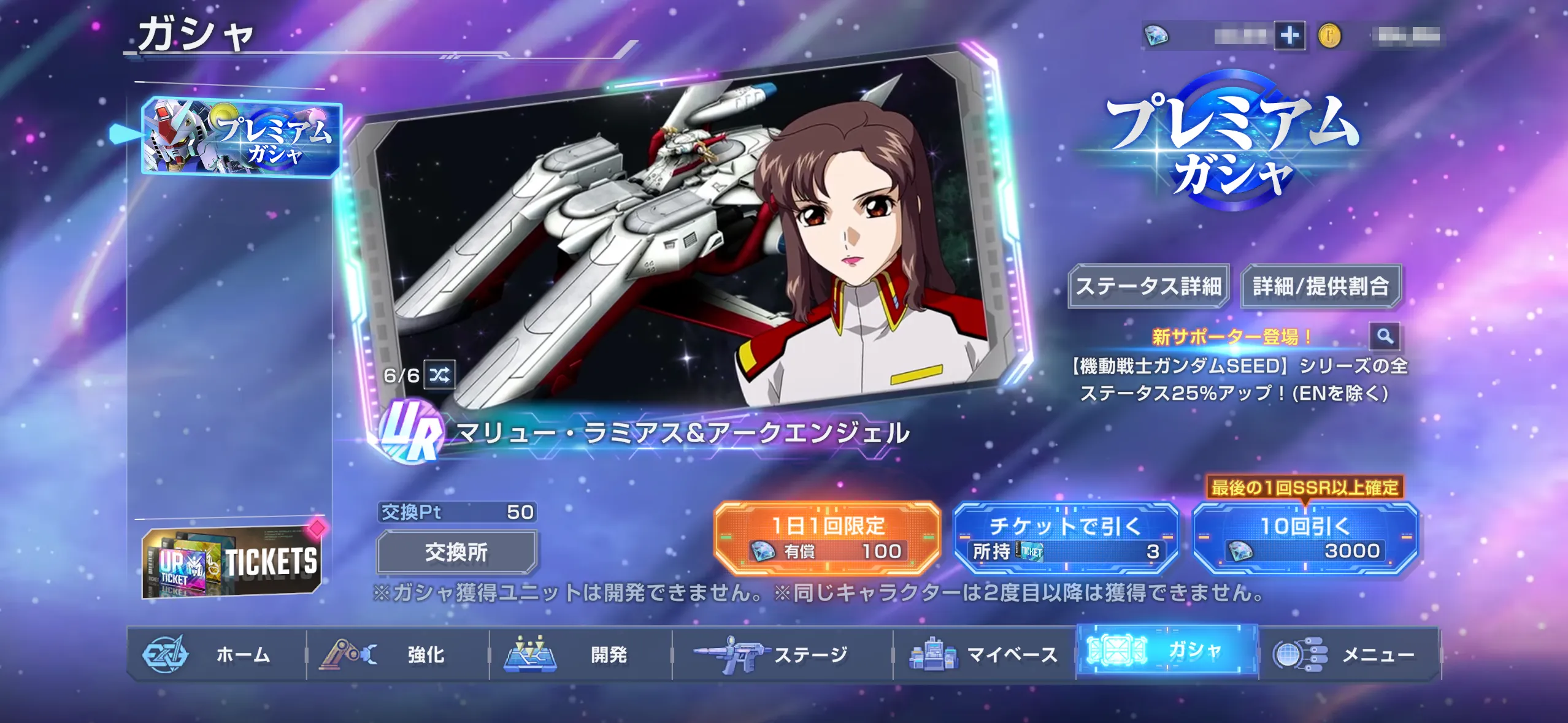Open the 交換所 exchange shop
The image size is (1568, 723).
coord(456,553)
